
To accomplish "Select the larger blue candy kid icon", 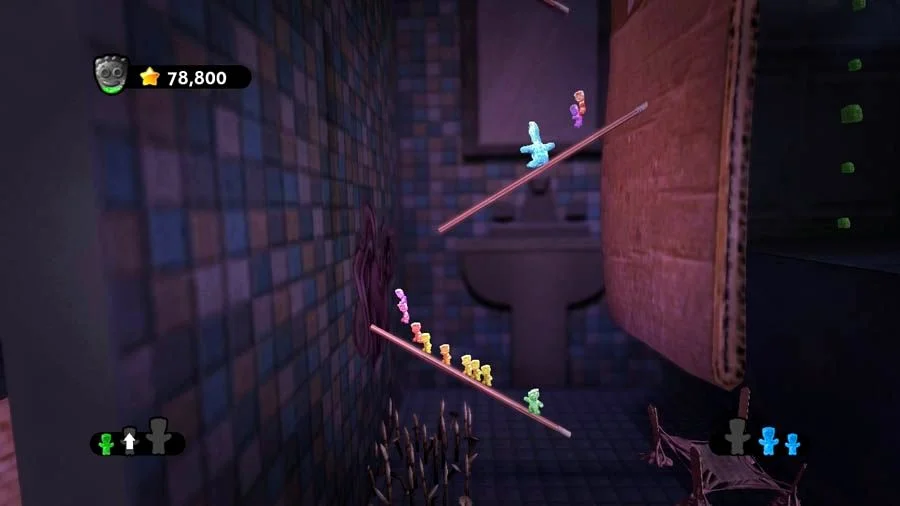I will (x=768, y=441).
